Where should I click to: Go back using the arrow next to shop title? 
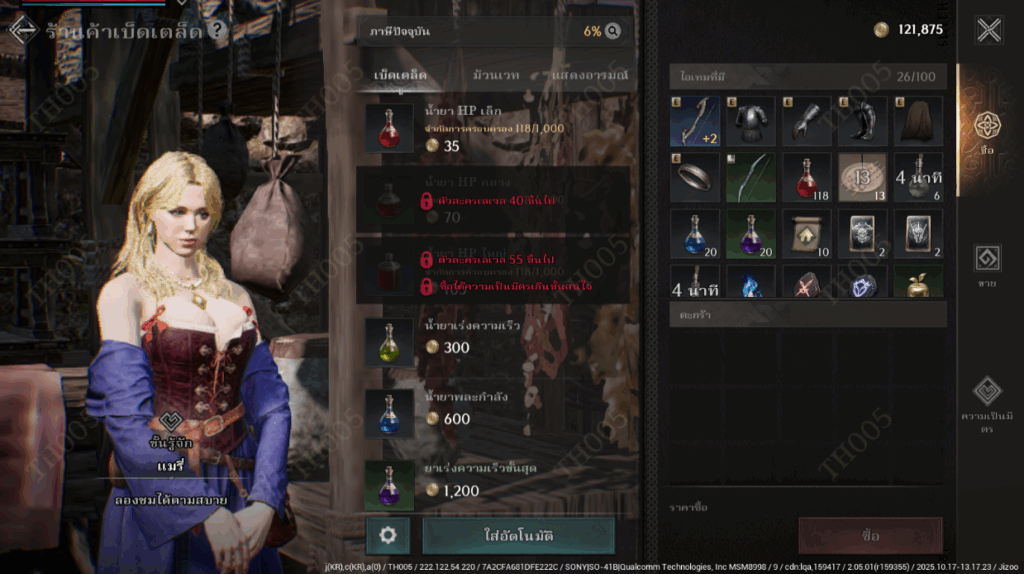click(x=23, y=30)
